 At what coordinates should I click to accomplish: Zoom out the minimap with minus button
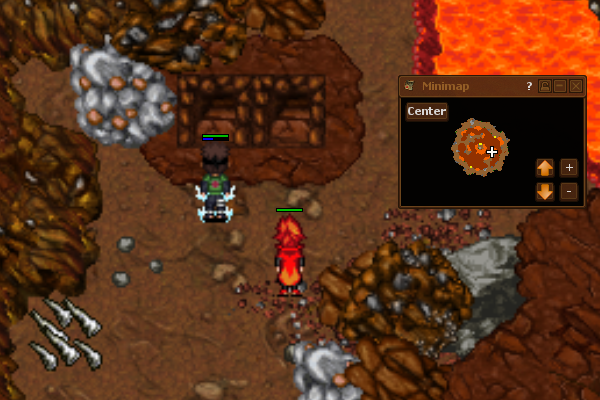click(569, 191)
